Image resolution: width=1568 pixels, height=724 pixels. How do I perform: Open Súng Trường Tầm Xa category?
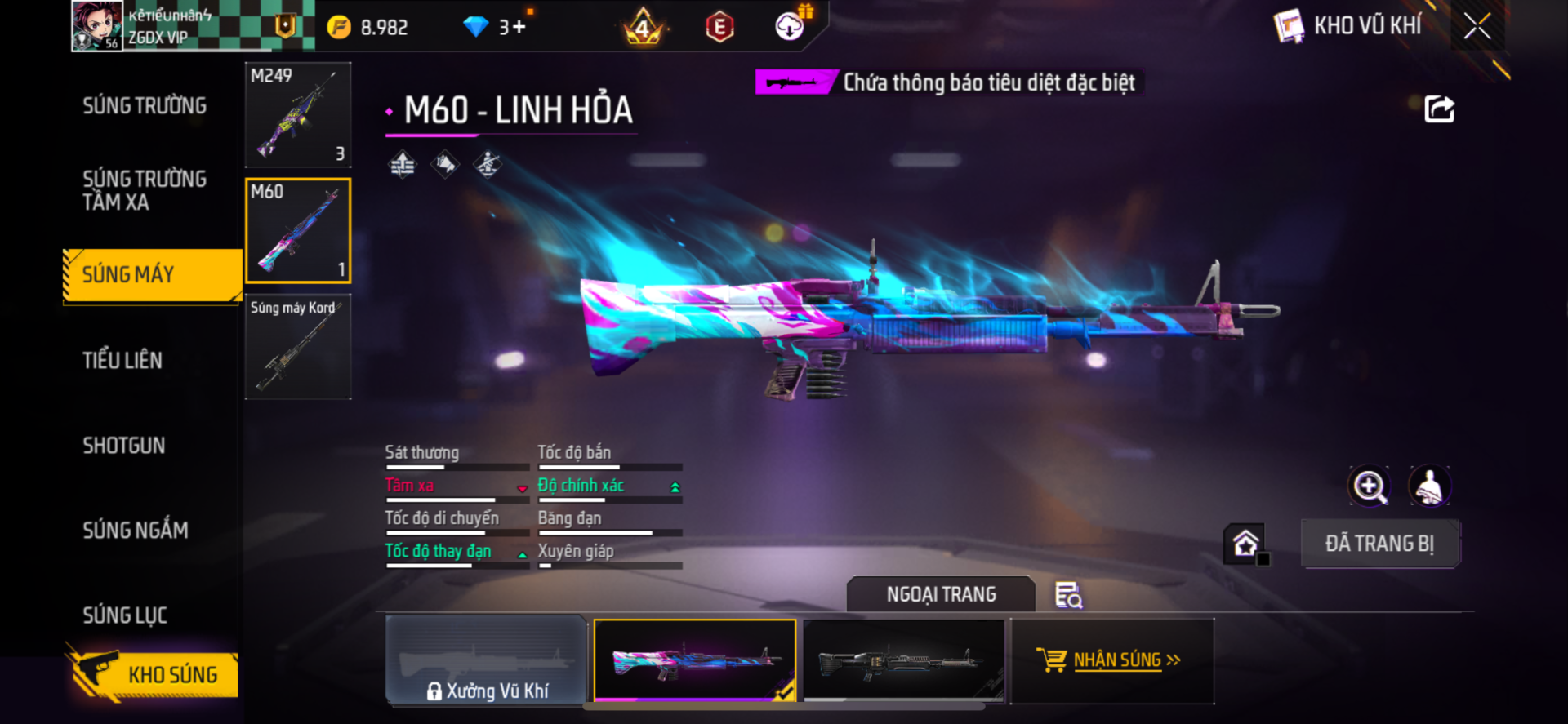tap(145, 190)
